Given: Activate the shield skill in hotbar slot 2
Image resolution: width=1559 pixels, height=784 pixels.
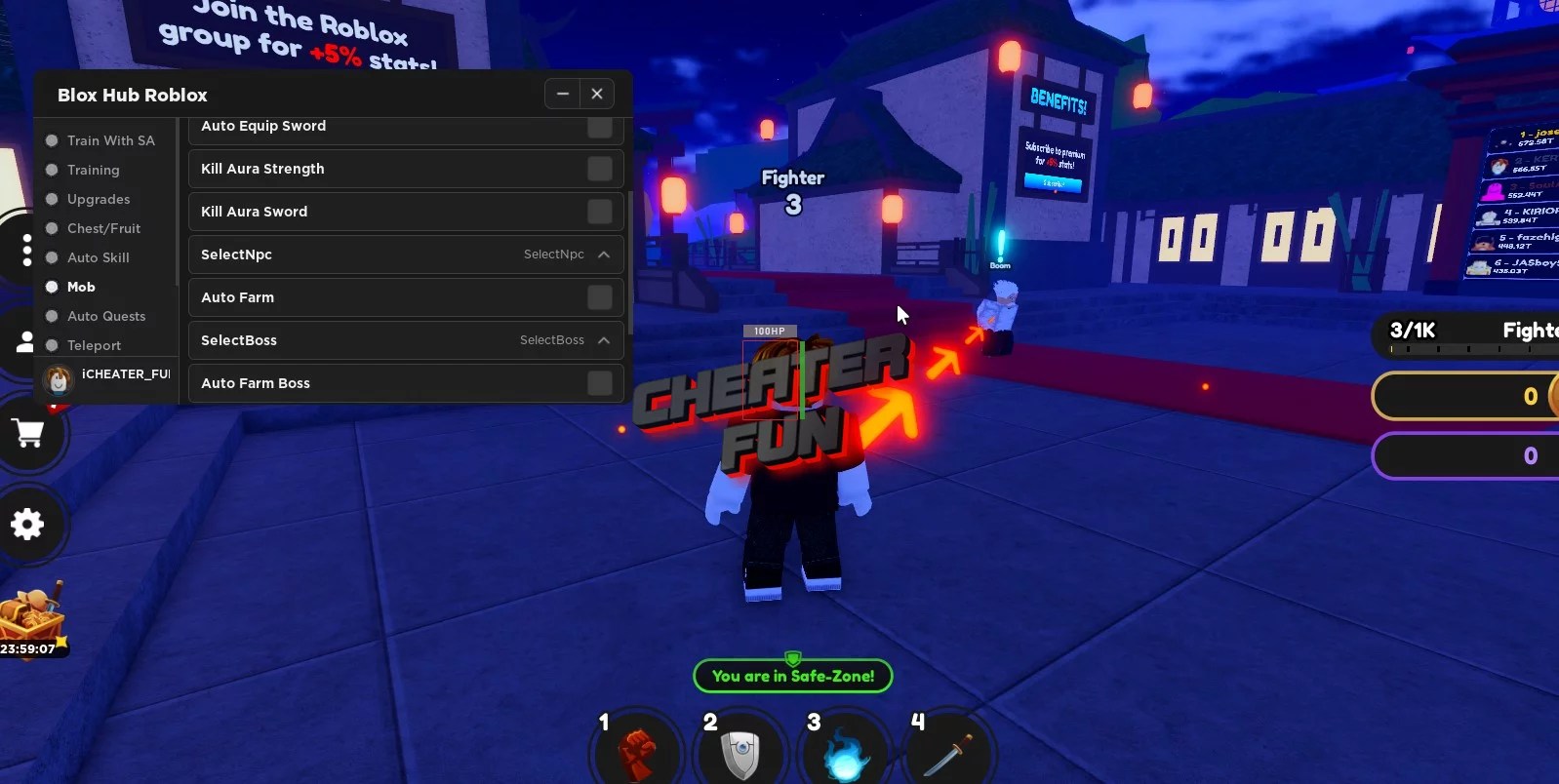Looking at the screenshot, I should coord(740,751).
